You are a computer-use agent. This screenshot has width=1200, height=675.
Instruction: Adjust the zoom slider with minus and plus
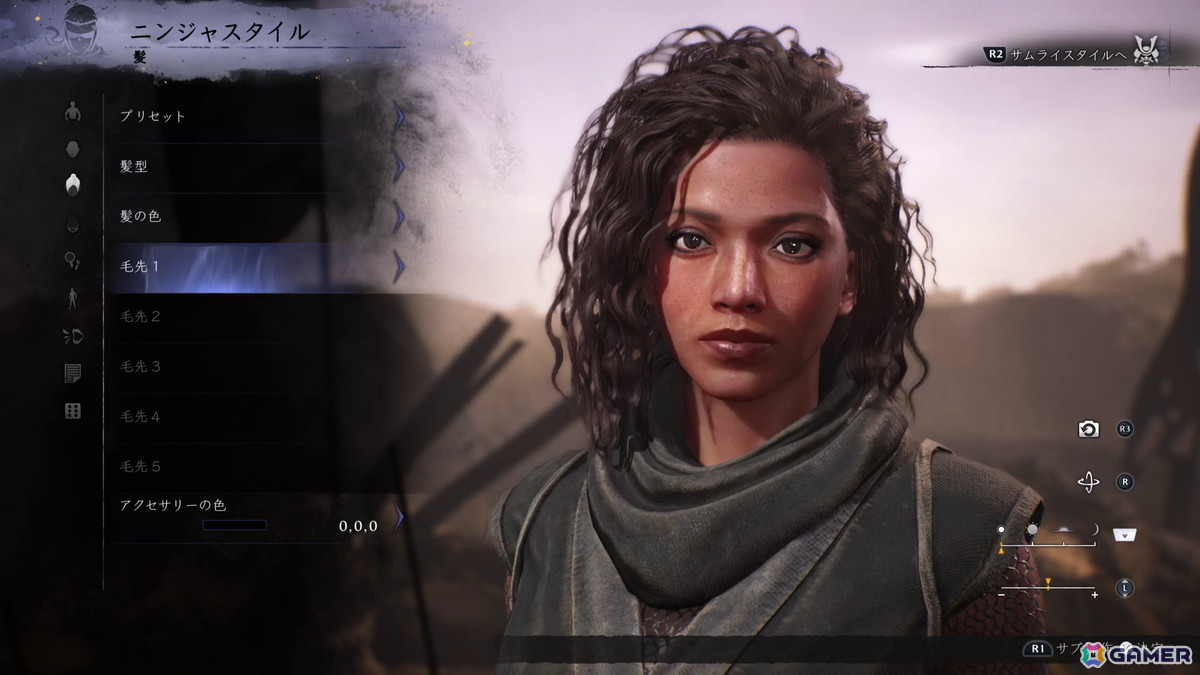click(1047, 588)
